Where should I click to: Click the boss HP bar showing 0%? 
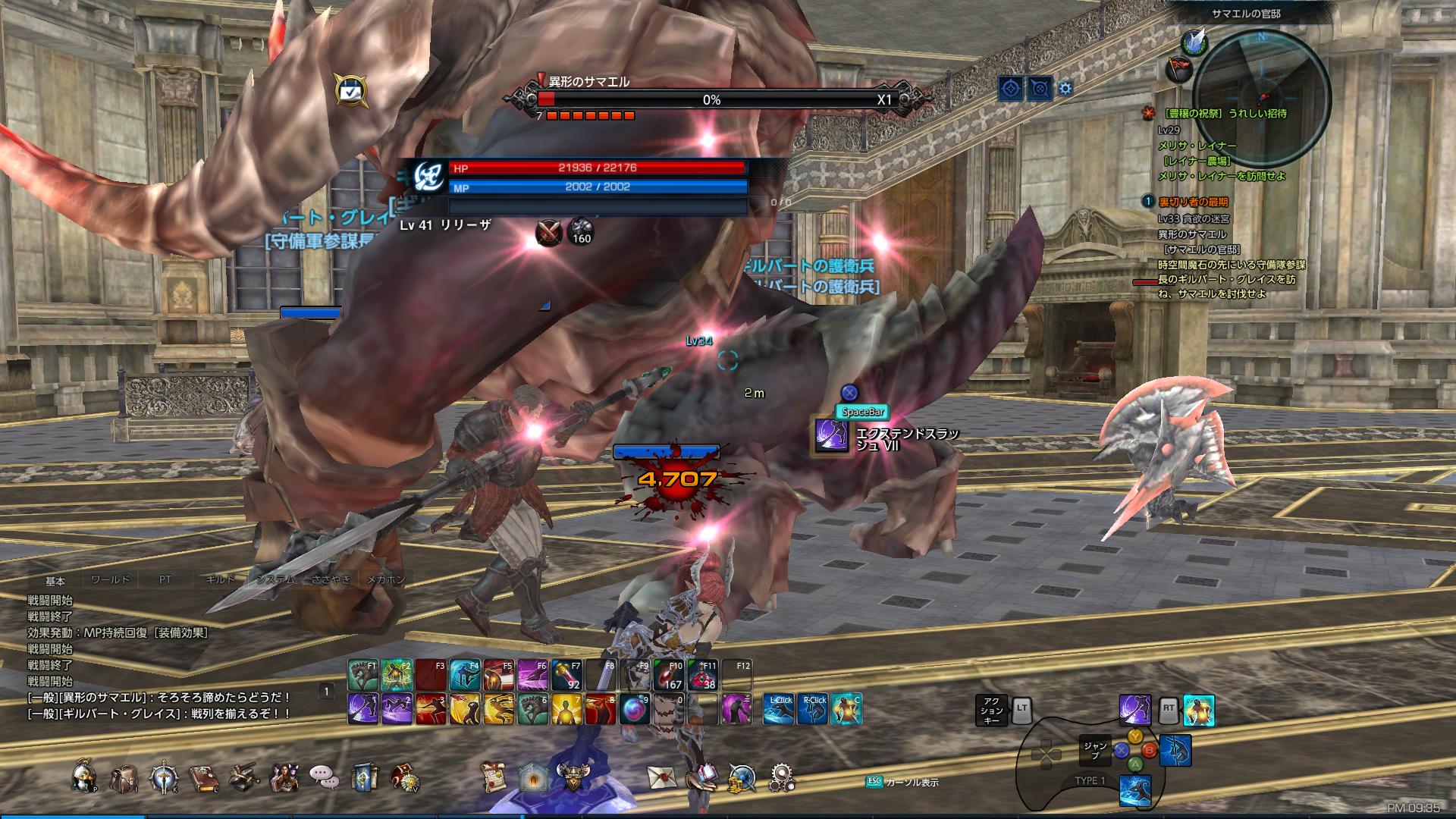pos(713,99)
